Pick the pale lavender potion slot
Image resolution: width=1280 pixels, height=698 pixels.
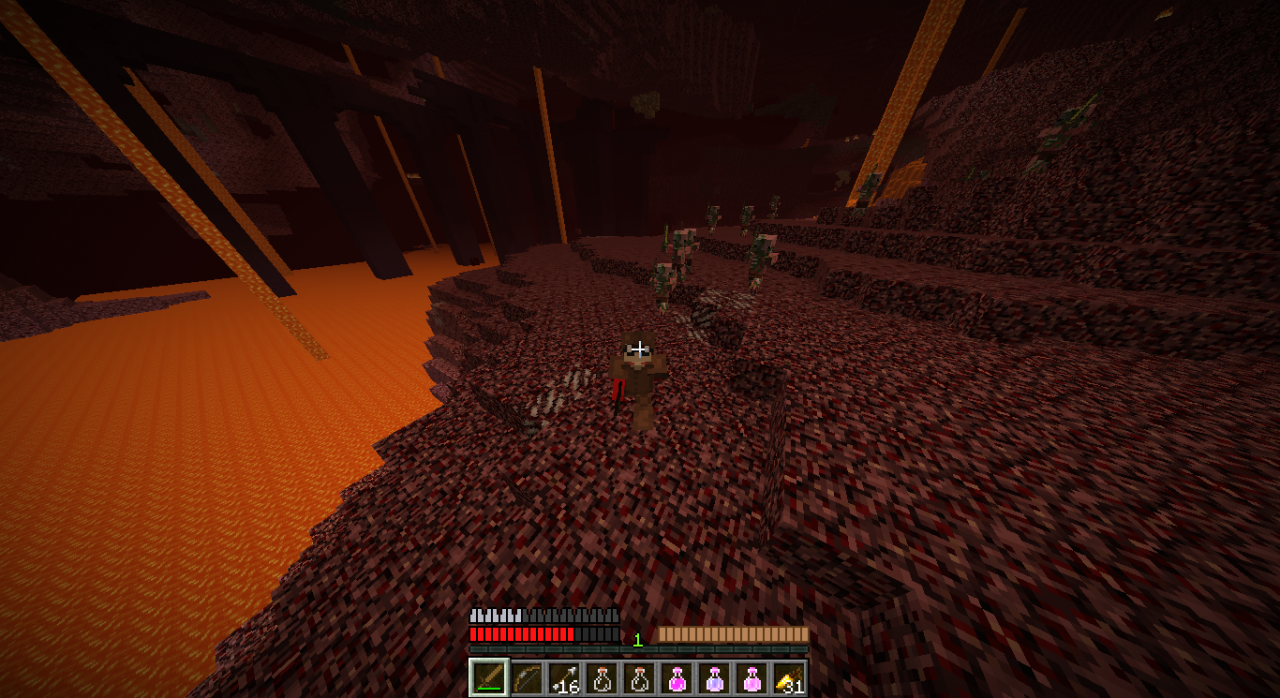click(x=714, y=678)
